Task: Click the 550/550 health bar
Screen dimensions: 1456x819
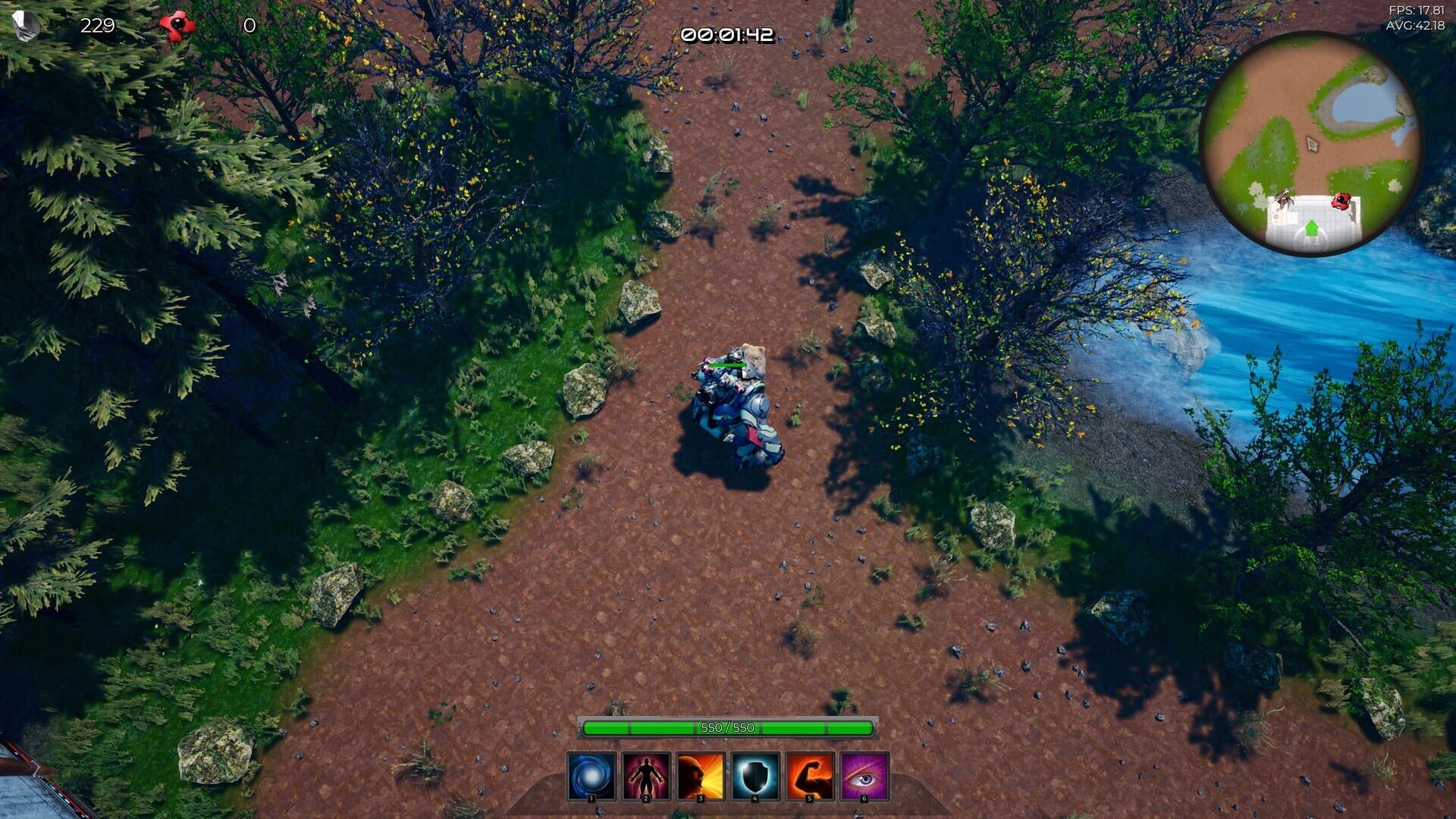Action: tap(726, 726)
